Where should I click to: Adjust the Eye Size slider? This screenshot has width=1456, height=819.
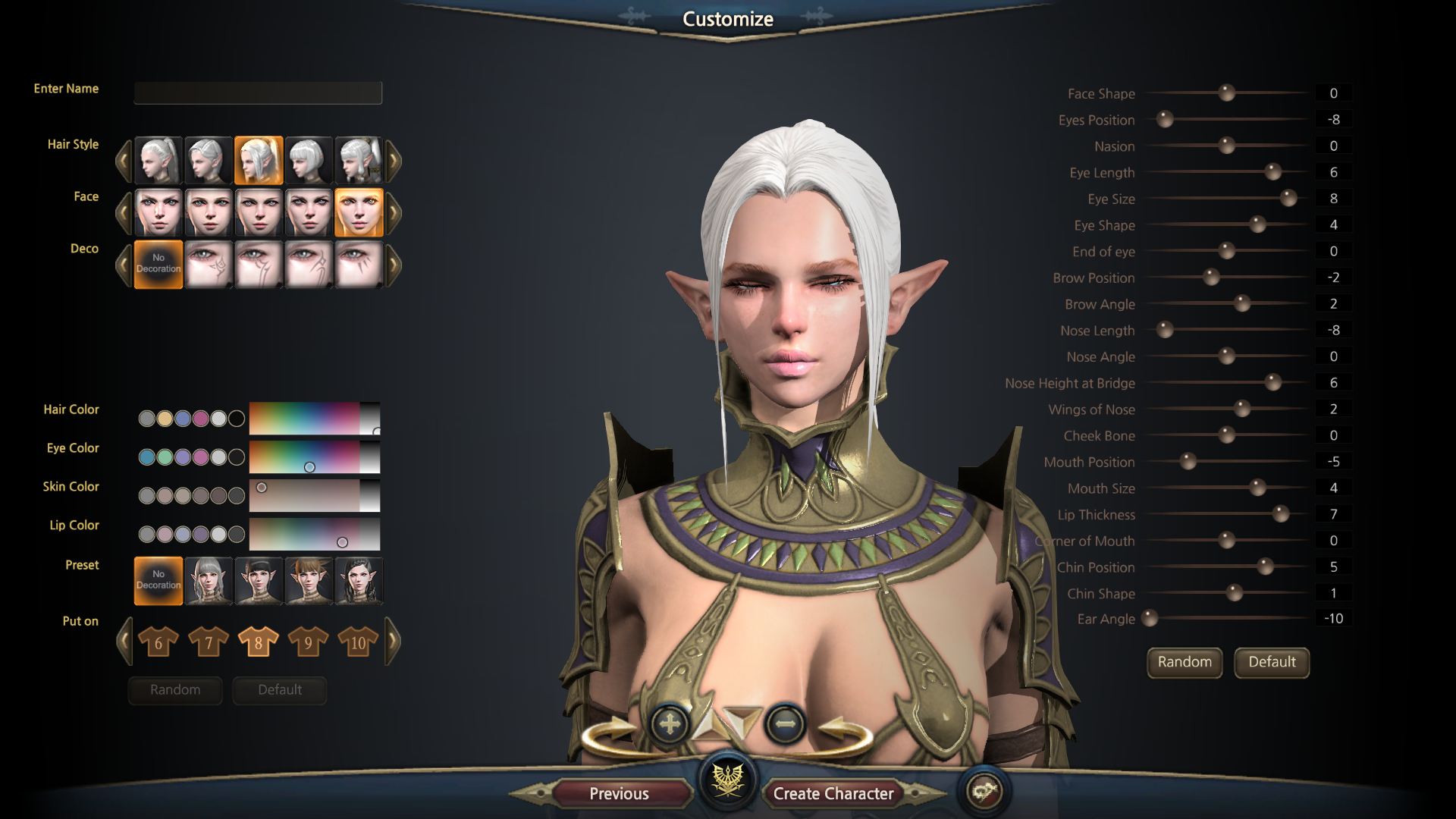1288,199
